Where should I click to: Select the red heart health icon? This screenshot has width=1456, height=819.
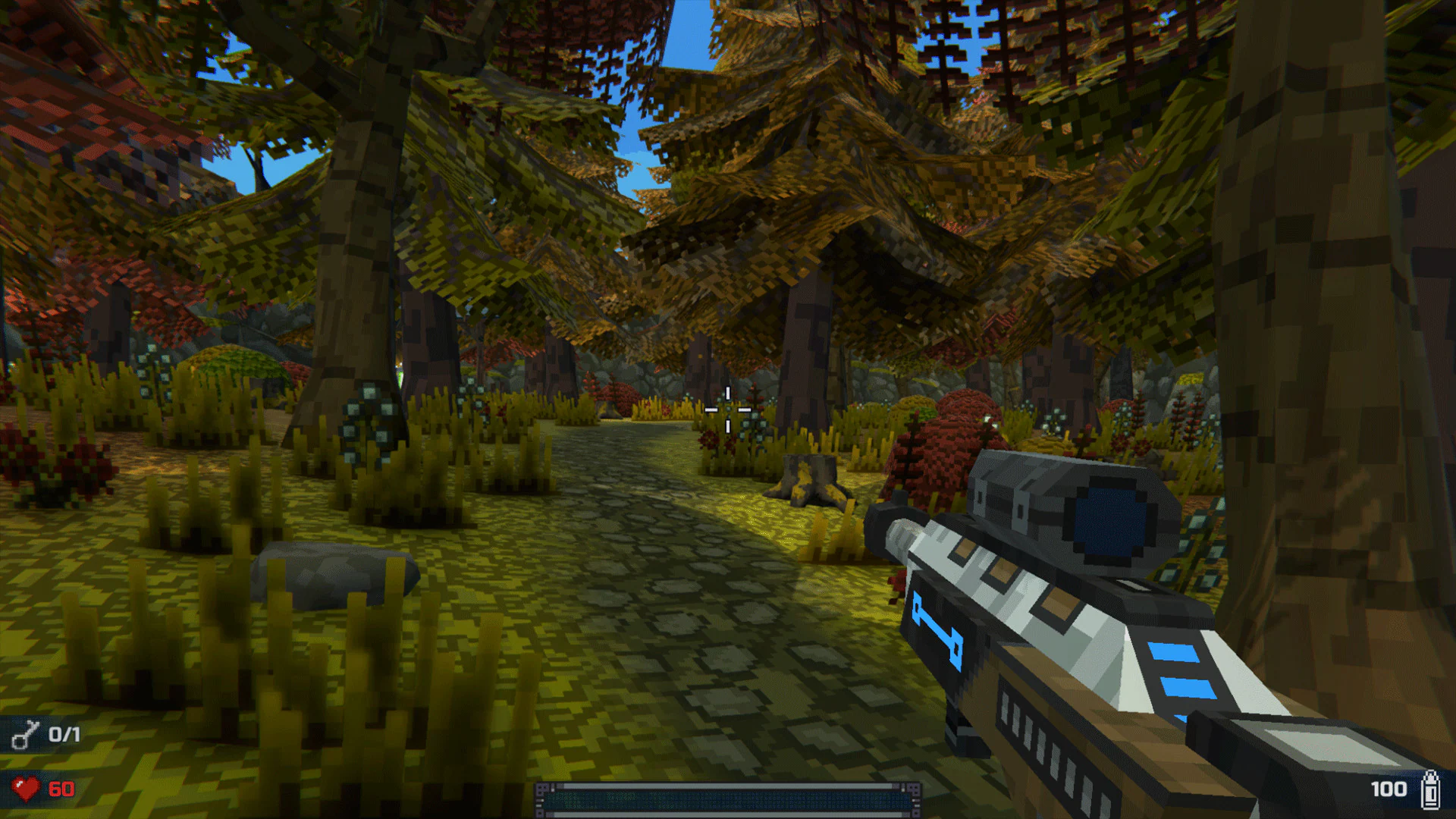pos(25,787)
